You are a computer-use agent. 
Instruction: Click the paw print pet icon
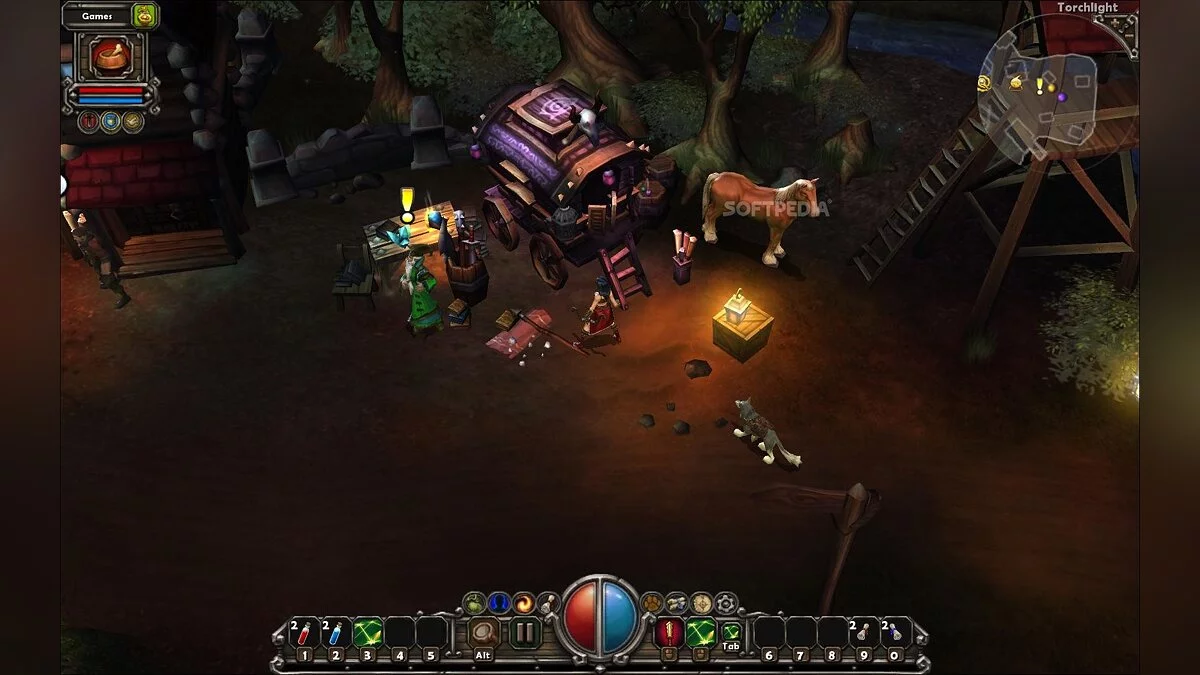pos(652,602)
